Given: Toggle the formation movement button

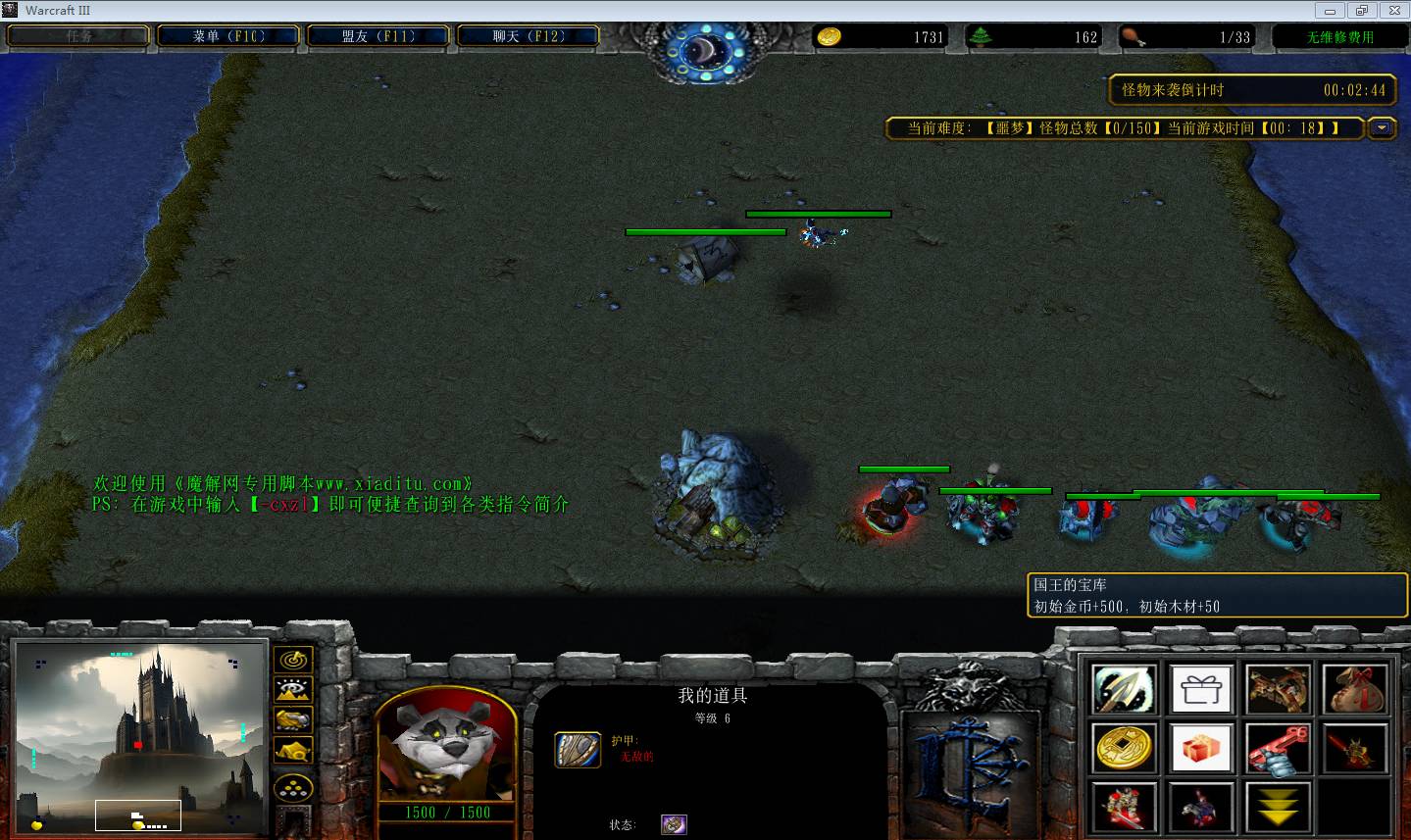Looking at the screenshot, I should pyautogui.click(x=292, y=787).
